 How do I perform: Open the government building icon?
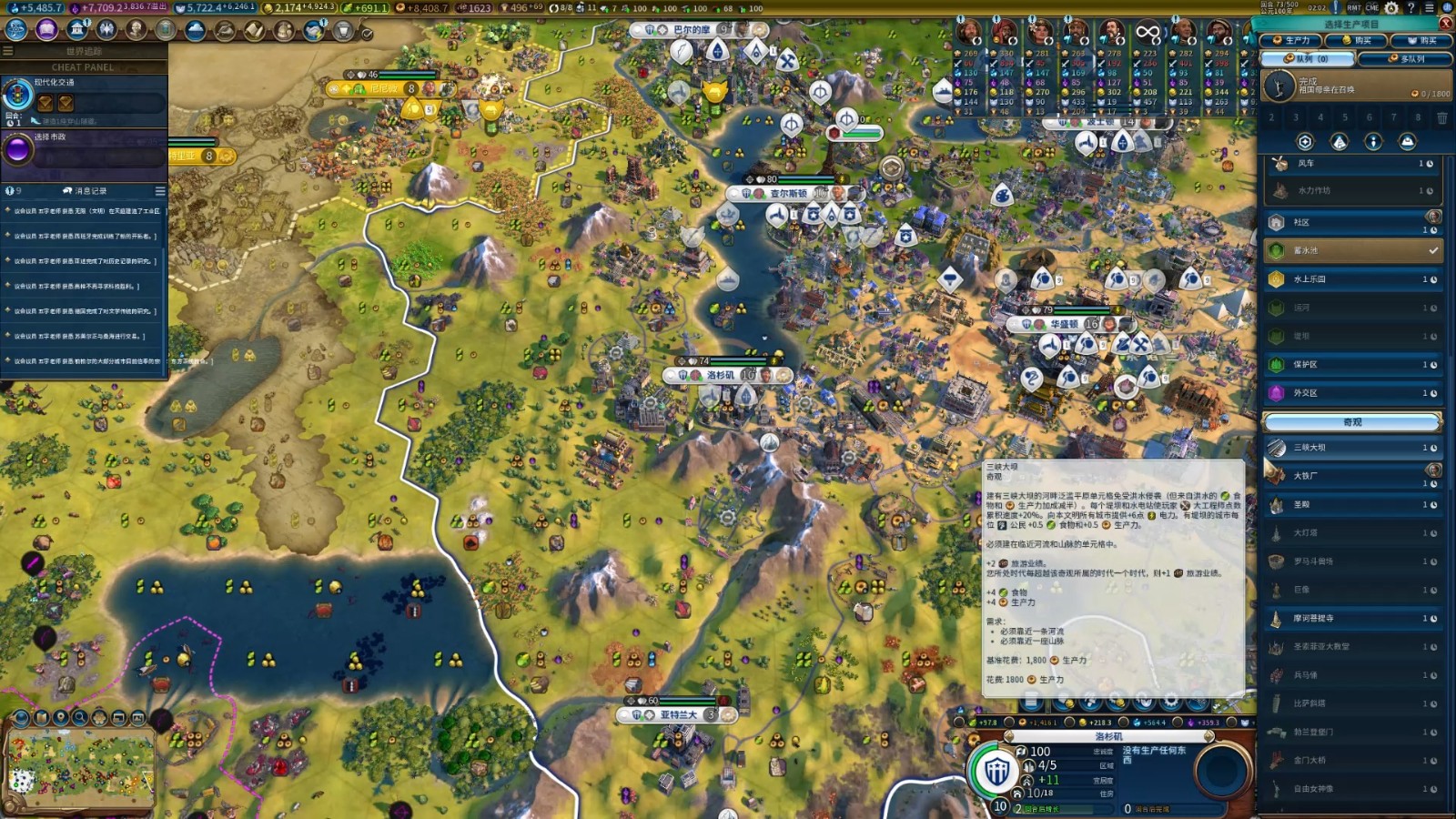click(x=77, y=30)
